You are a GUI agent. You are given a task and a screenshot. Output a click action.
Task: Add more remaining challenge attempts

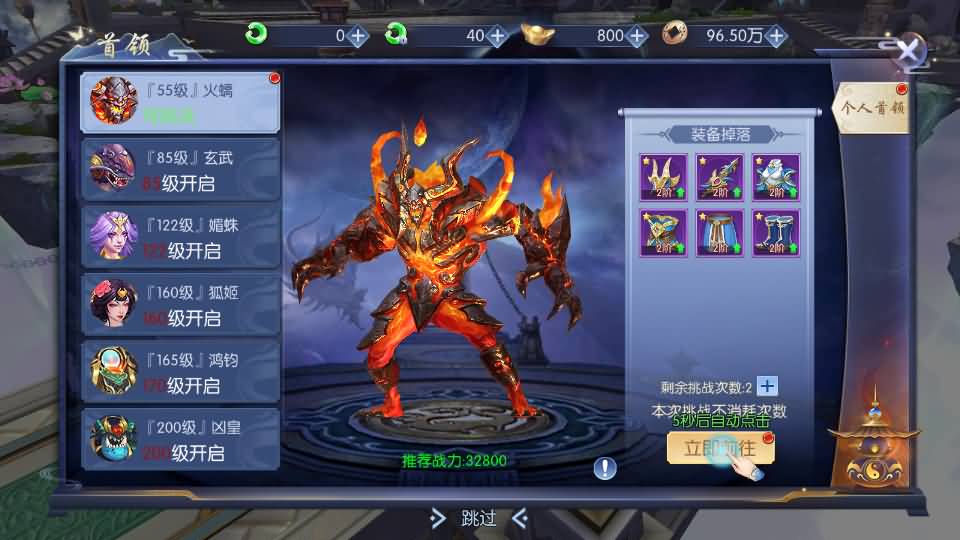(767, 387)
